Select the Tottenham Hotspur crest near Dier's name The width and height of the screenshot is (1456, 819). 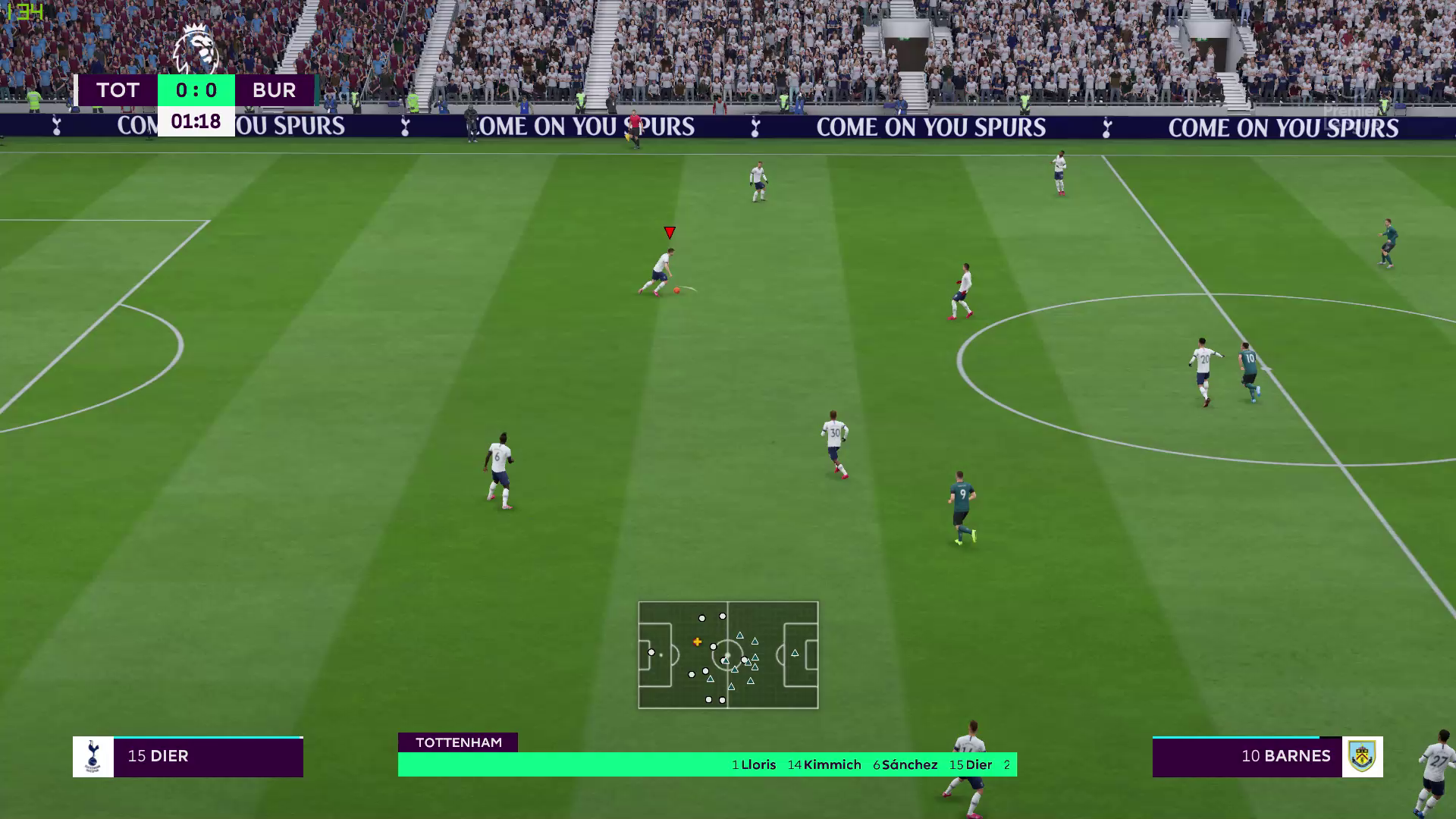click(91, 756)
